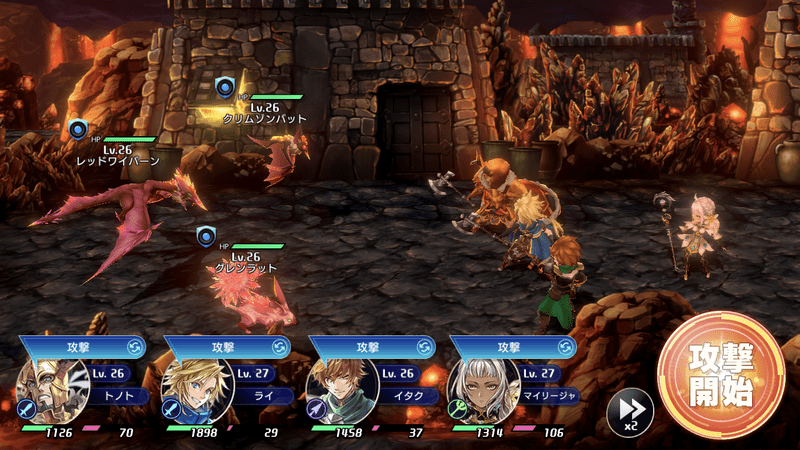
Task: Toggle the x2 battle speed button
Action: coord(630,409)
